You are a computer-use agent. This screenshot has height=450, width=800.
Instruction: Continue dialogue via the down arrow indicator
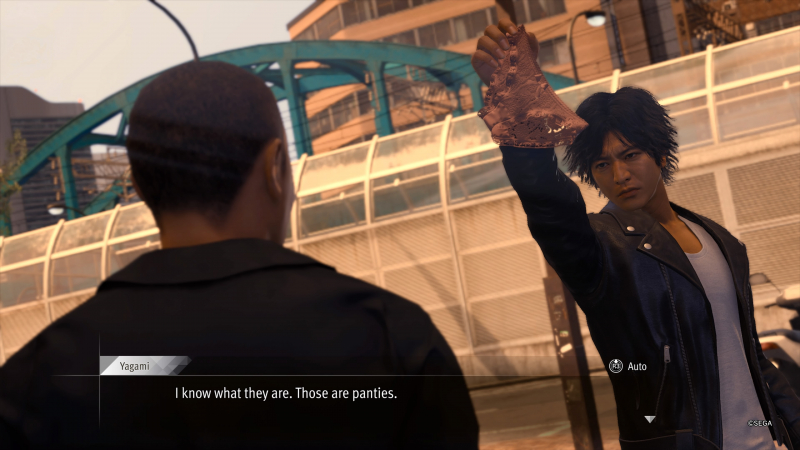click(x=649, y=419)
